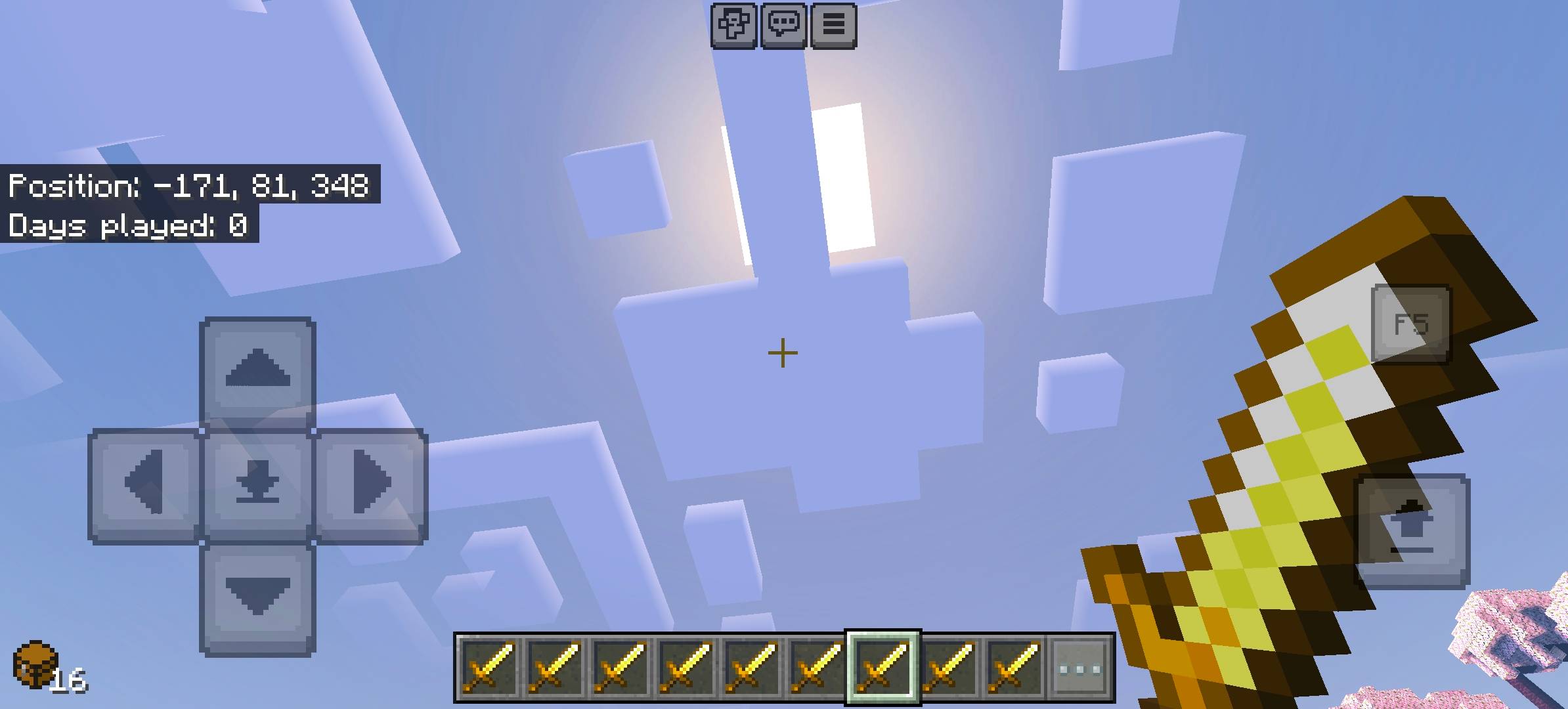Open the hamburger pause menu

tap(834, 25)
